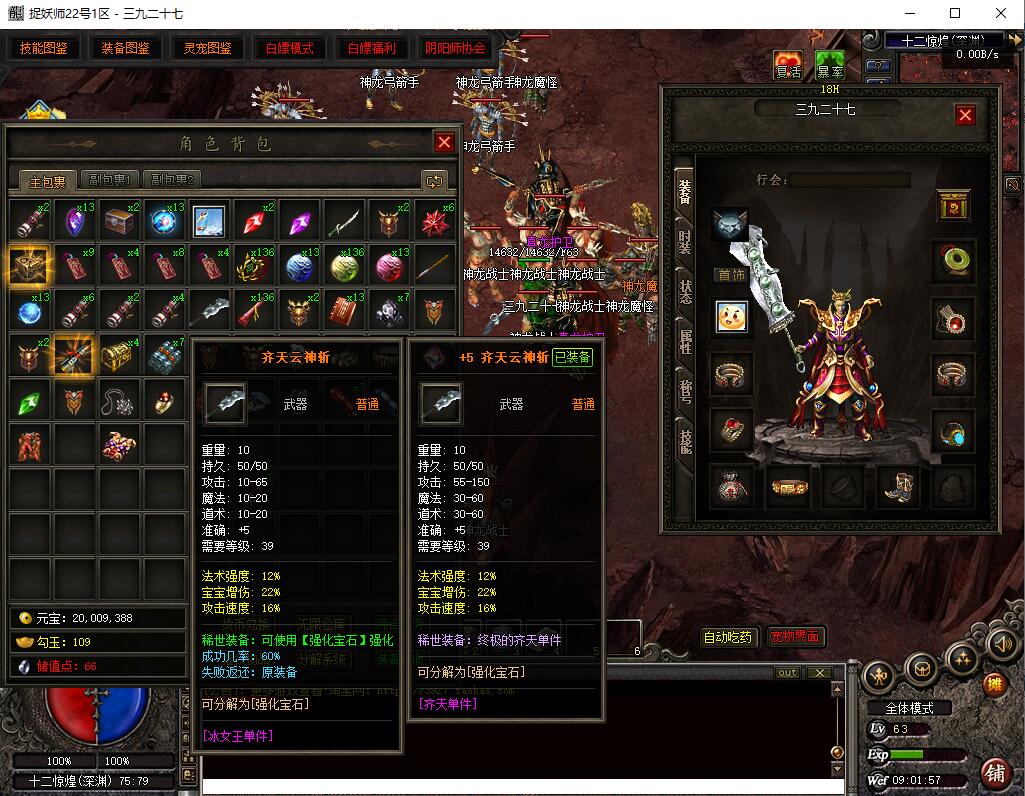Toggle the 自动吃药 auto-potion button
Image resolution: width=1025 pixels, height=796 pixels.
728,637
